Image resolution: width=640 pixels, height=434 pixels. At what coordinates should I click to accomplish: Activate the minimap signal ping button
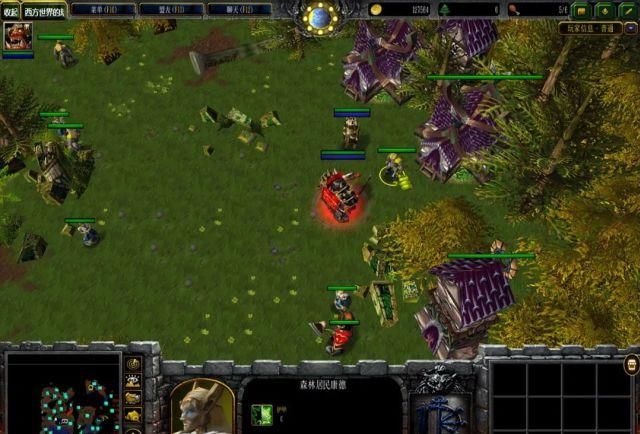pyautogui.click(x=132, y=364)
